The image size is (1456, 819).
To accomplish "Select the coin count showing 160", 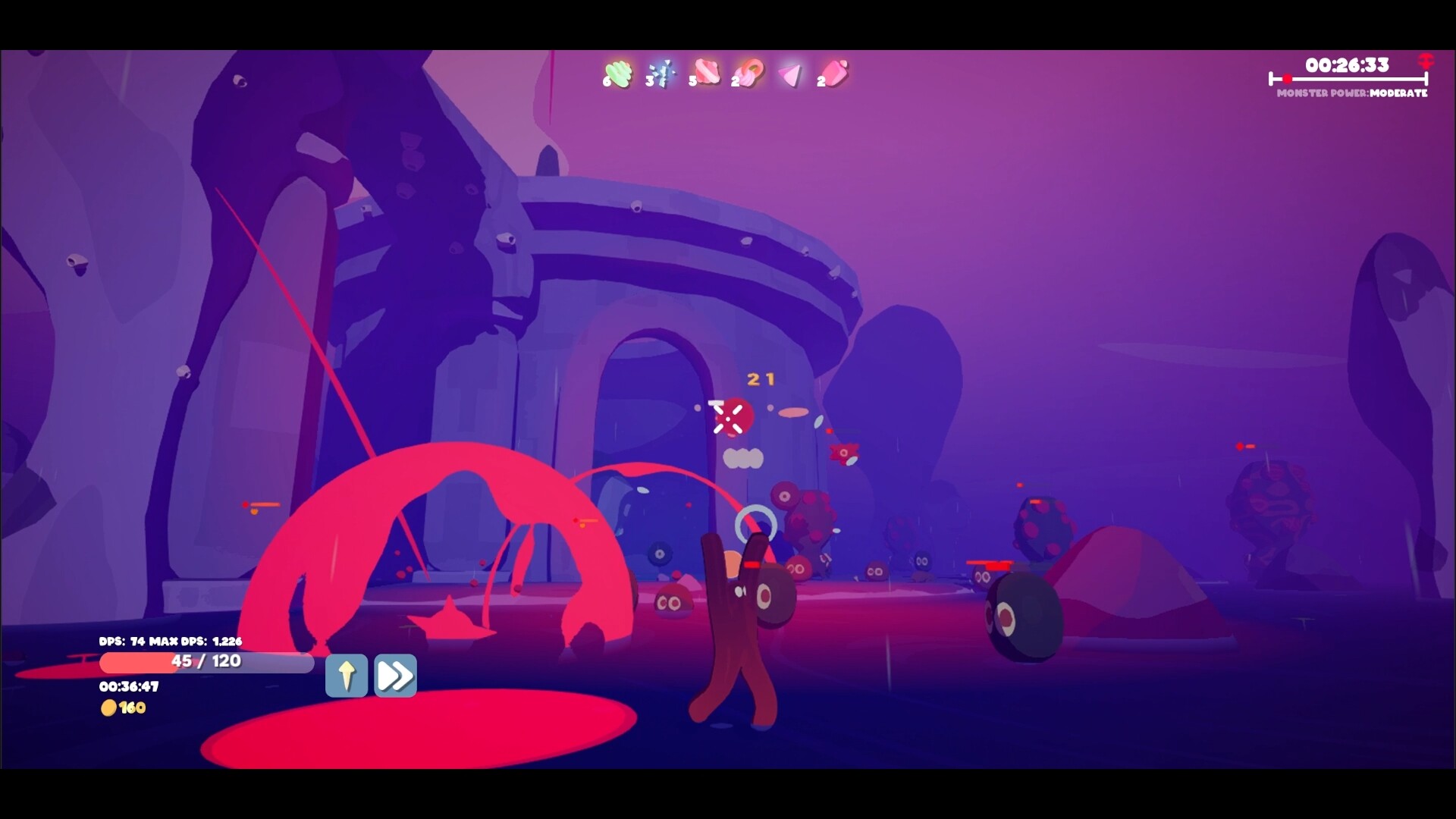I will point(131,708).
